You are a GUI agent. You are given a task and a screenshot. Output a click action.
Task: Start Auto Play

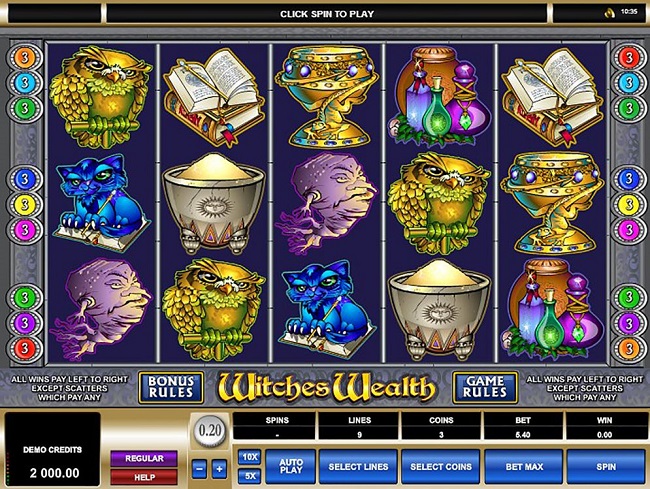coord(290,465)
